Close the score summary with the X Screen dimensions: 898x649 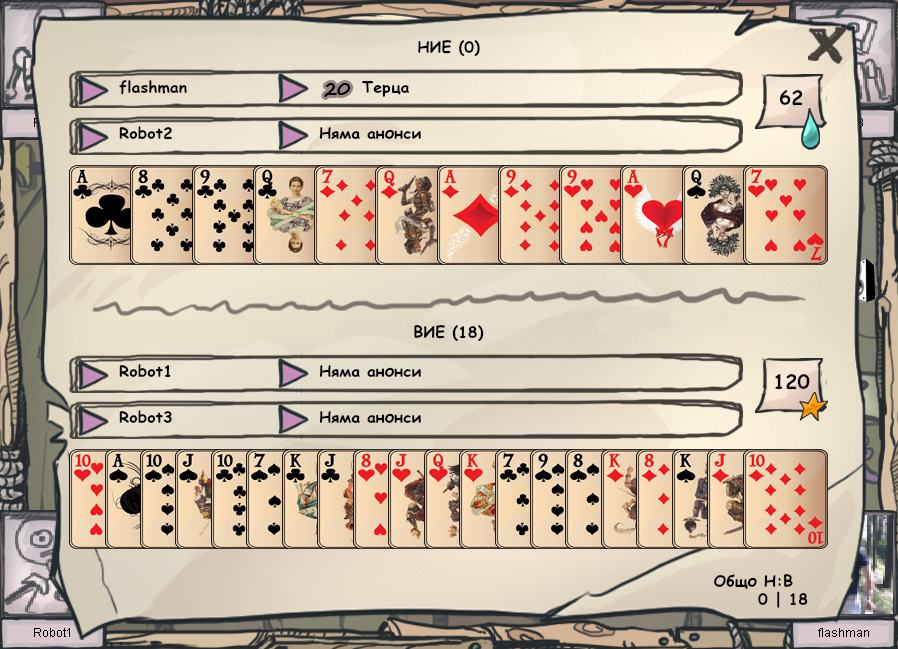click(827, 46)
